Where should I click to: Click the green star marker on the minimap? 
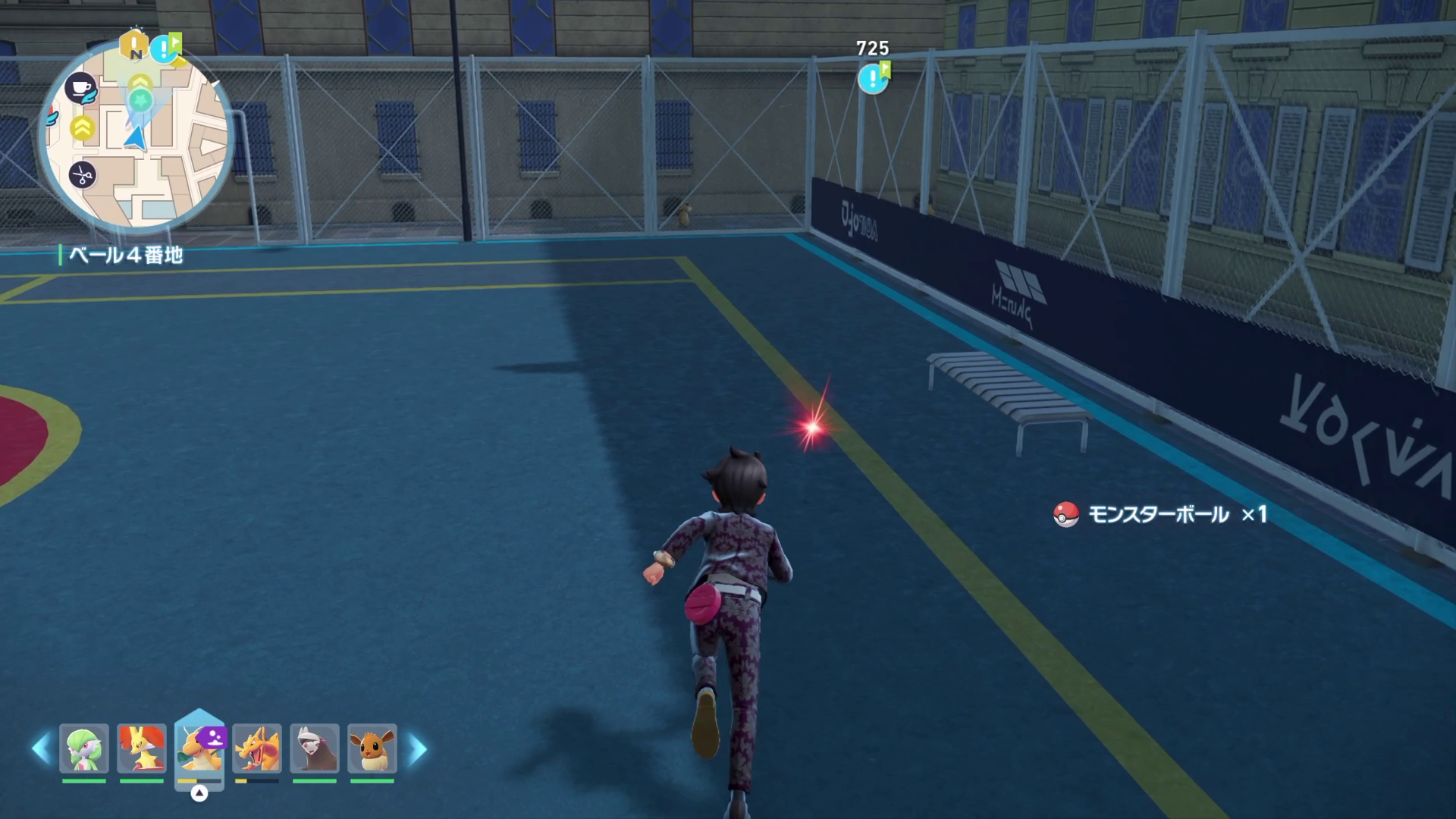coord(140,99)
